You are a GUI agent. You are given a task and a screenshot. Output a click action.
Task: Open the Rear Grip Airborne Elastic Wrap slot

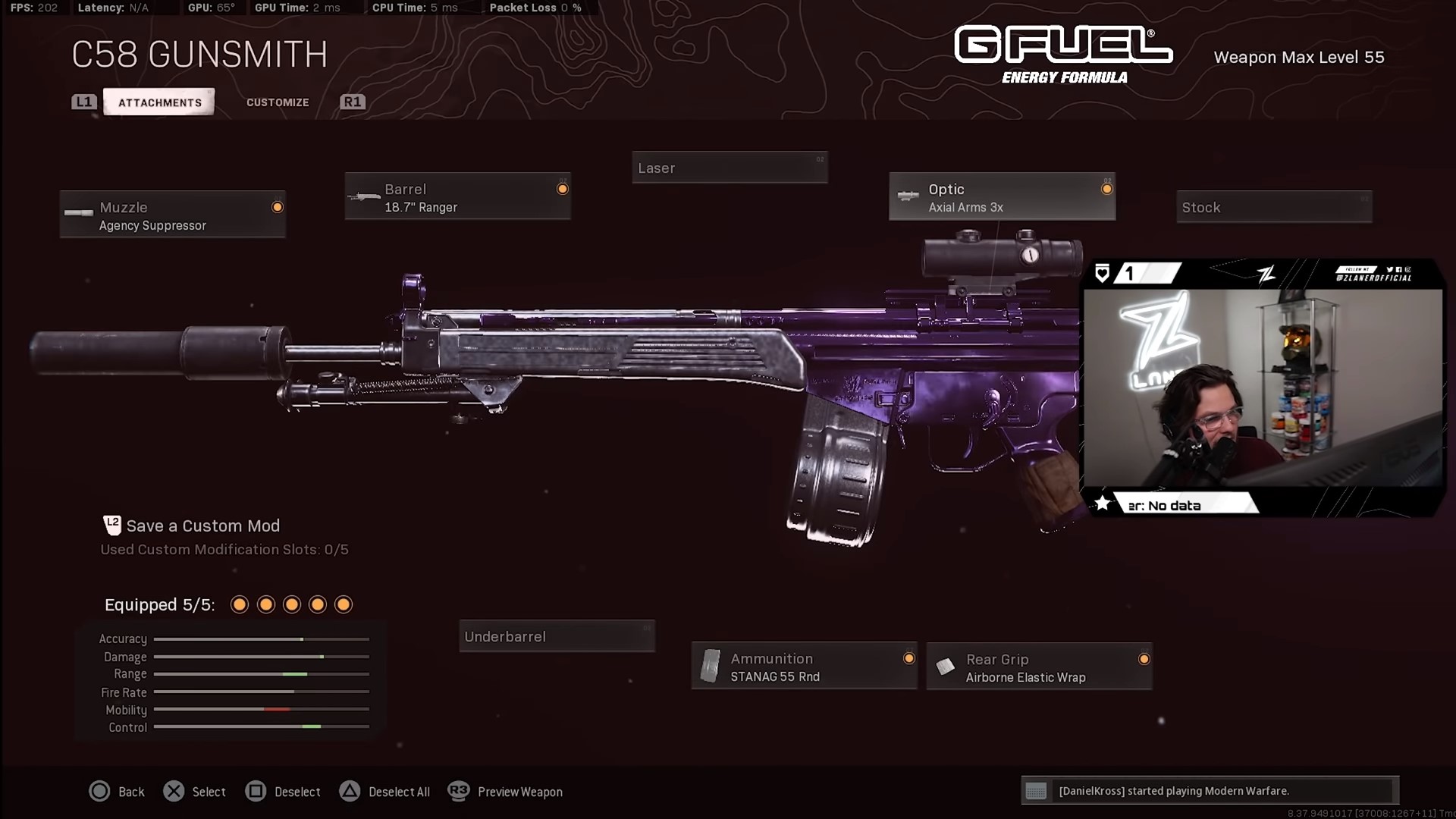[x=1039, y=667]
